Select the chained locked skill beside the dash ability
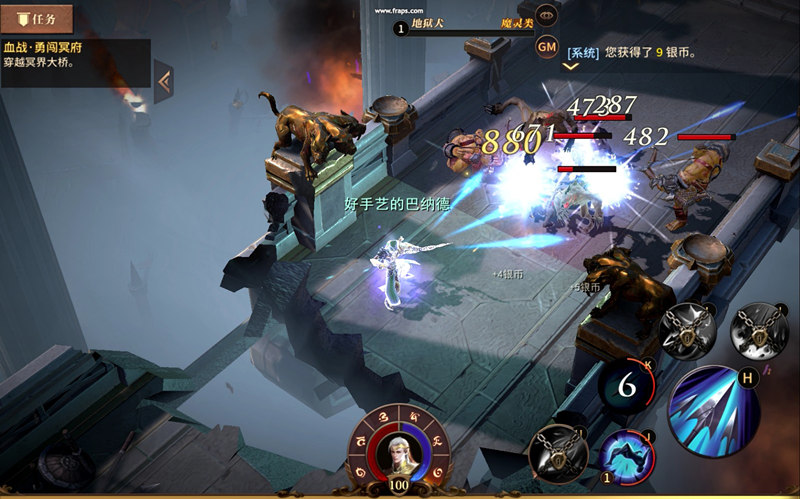The height and width of the screenshot is (499, 800). [x=557, y=453]
